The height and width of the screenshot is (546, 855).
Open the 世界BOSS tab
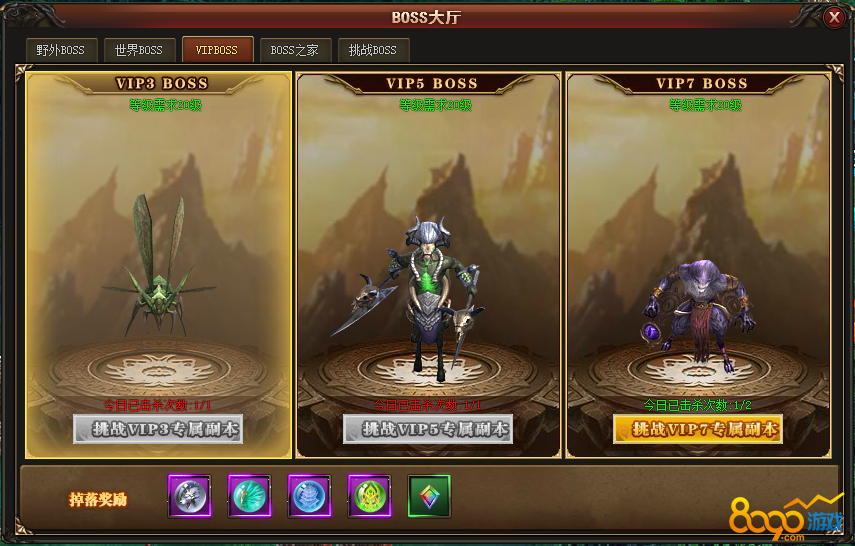[x=138, y=50]
